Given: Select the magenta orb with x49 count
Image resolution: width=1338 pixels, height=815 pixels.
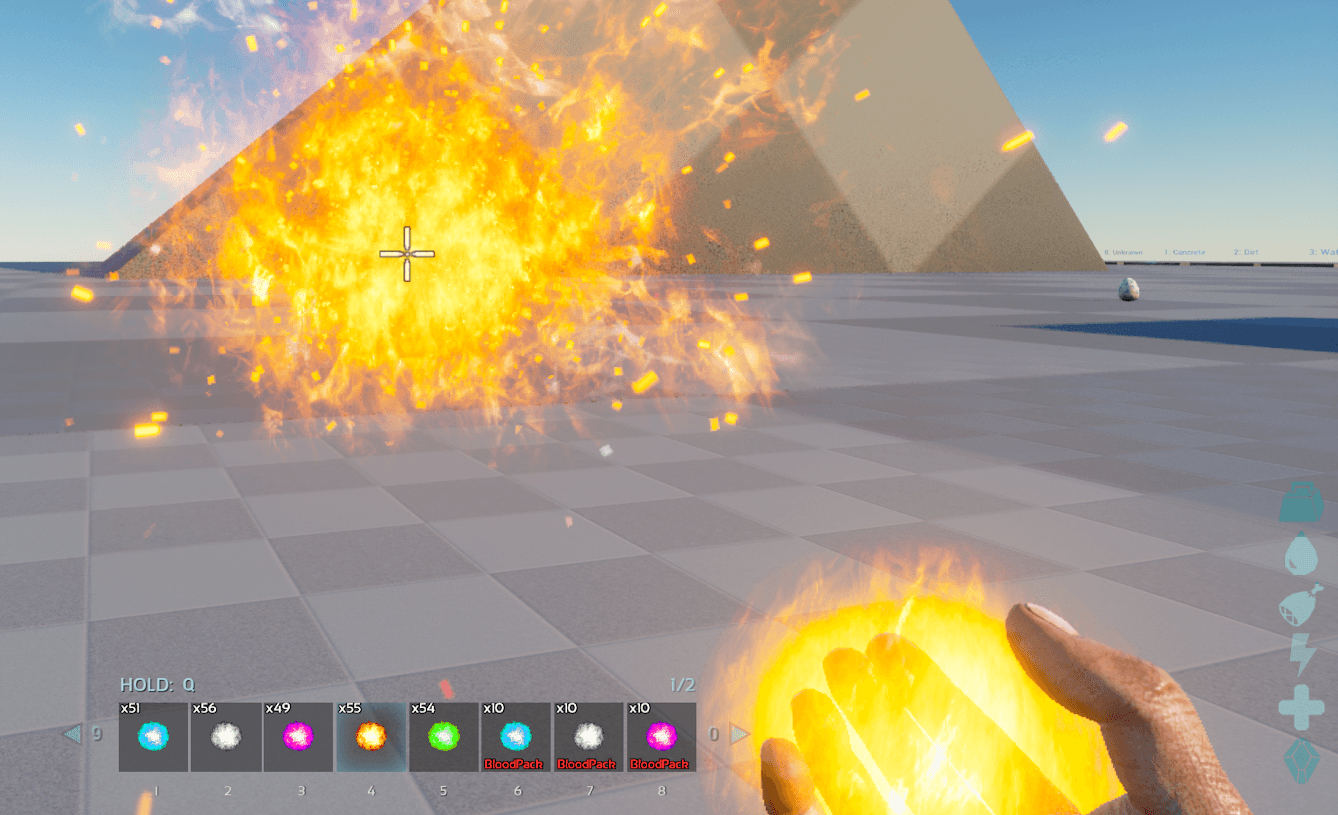Looking at the screenshot, I should coord(299,737).
